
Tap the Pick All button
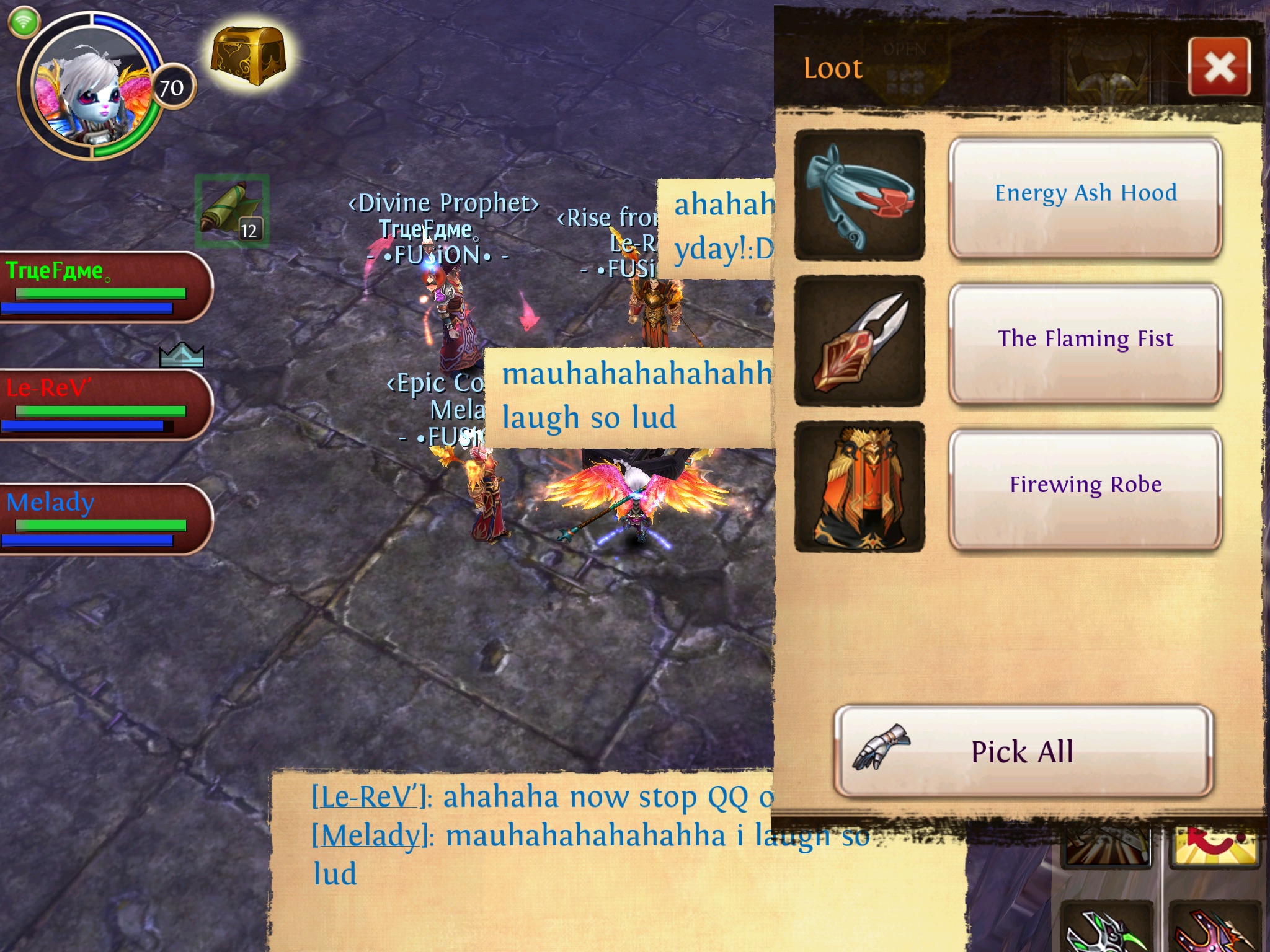coord(1023,751)
